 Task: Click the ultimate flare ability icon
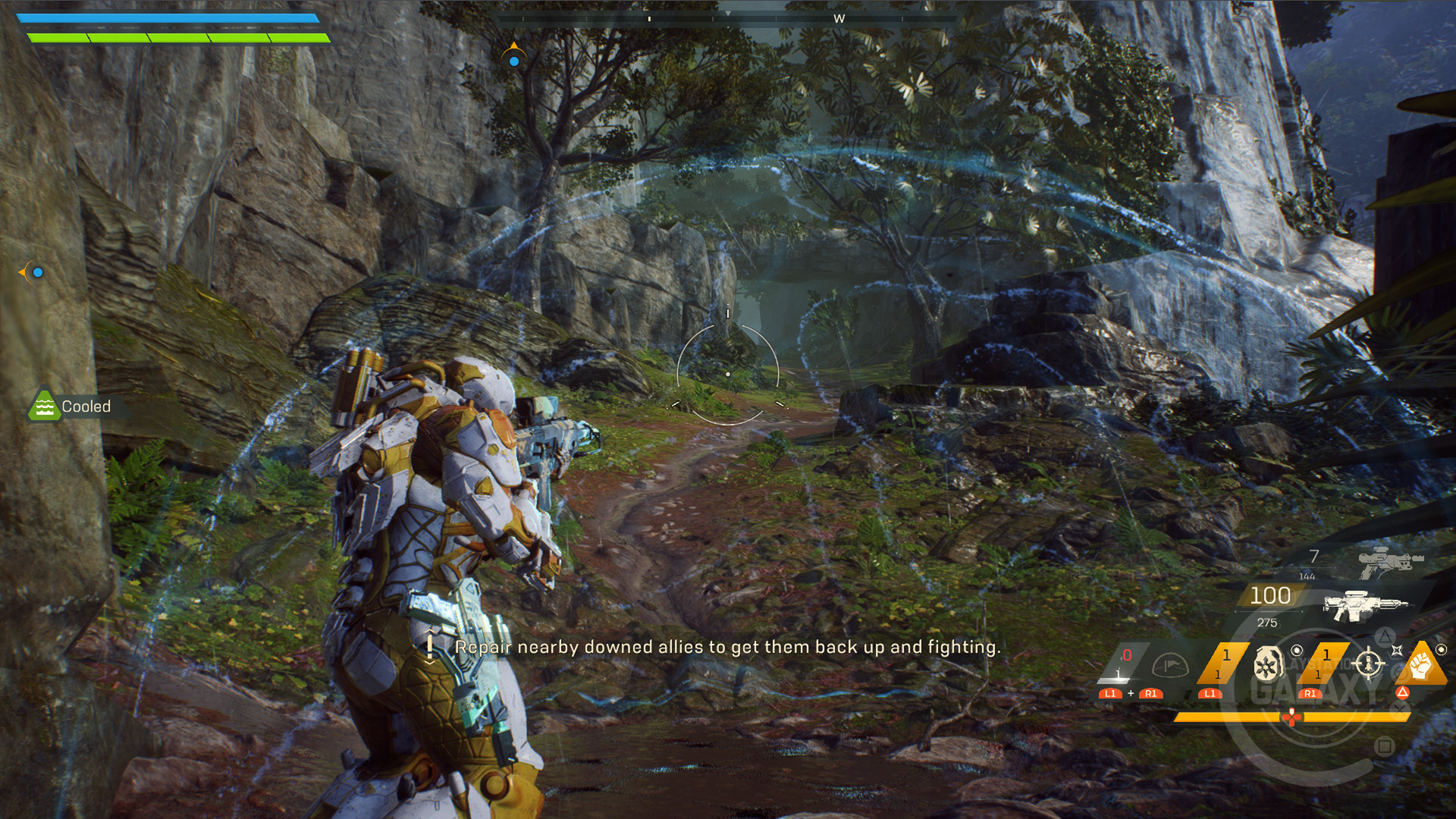tap(1172, 666)
